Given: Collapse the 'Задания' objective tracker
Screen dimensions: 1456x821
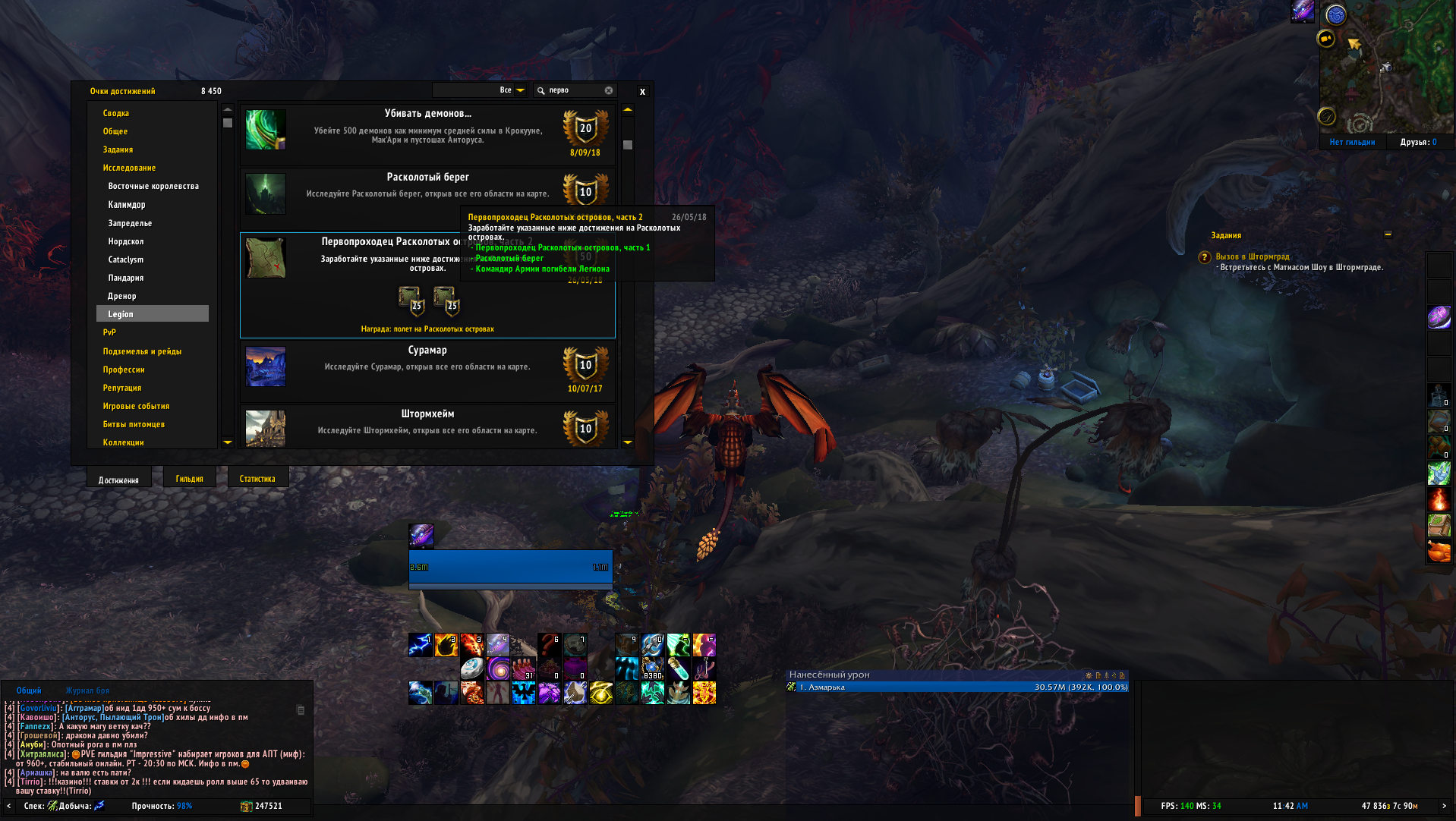Looking at the screenshot, I should pos(1388,234).
